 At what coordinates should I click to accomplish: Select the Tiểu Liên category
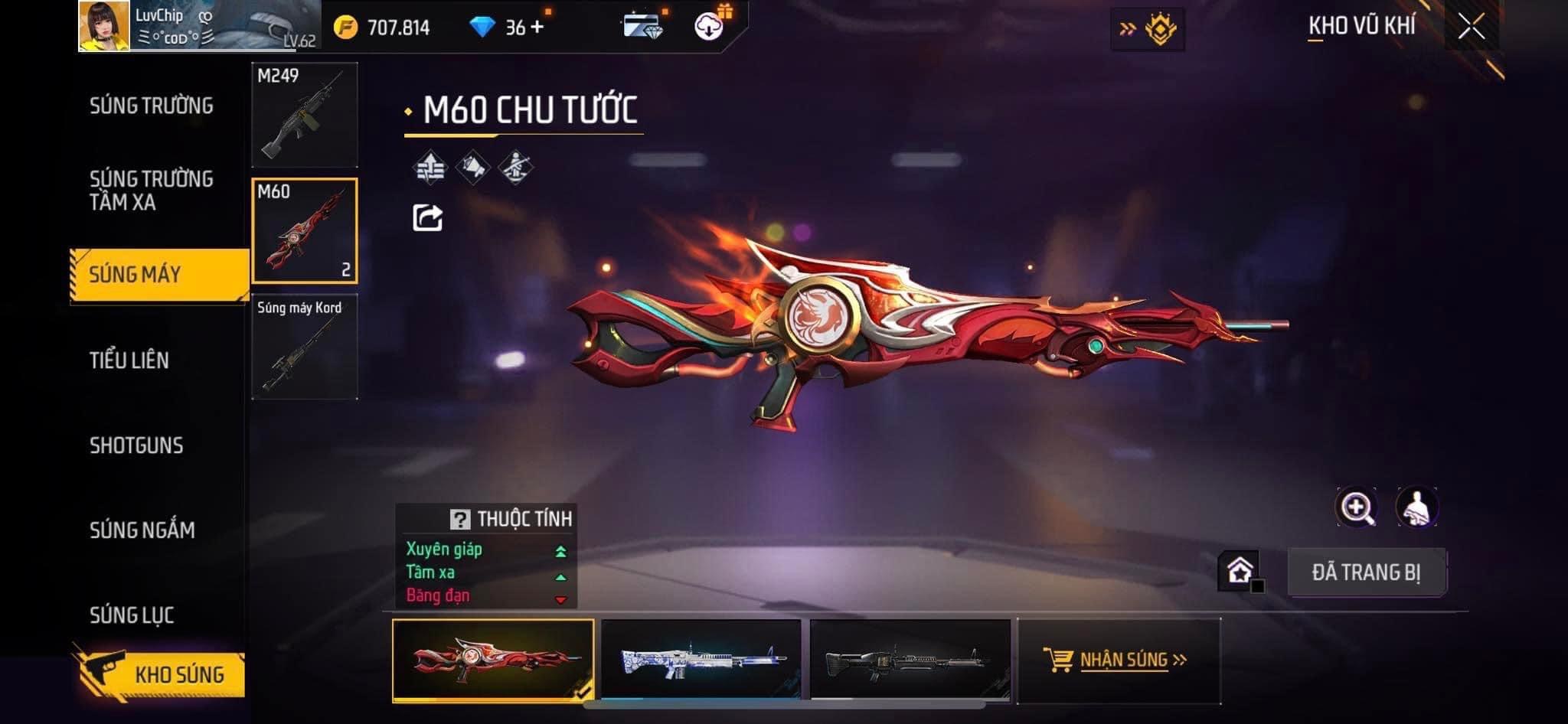click(x=129, y=360)
